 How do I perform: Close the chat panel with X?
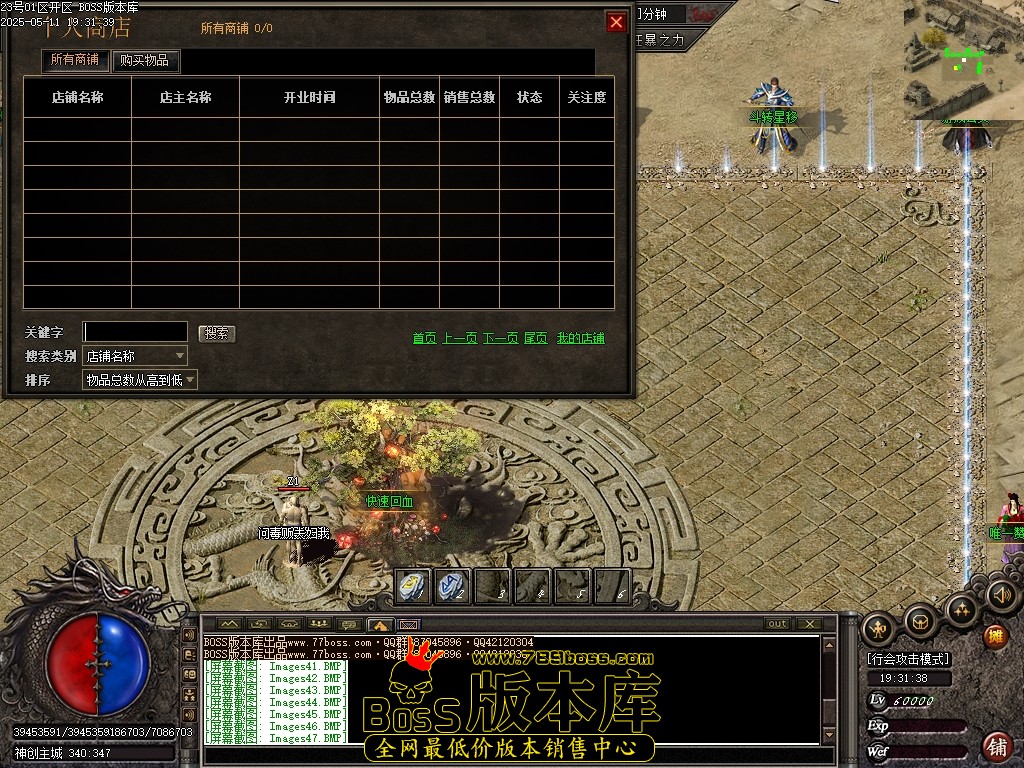[x=808, y=624]
